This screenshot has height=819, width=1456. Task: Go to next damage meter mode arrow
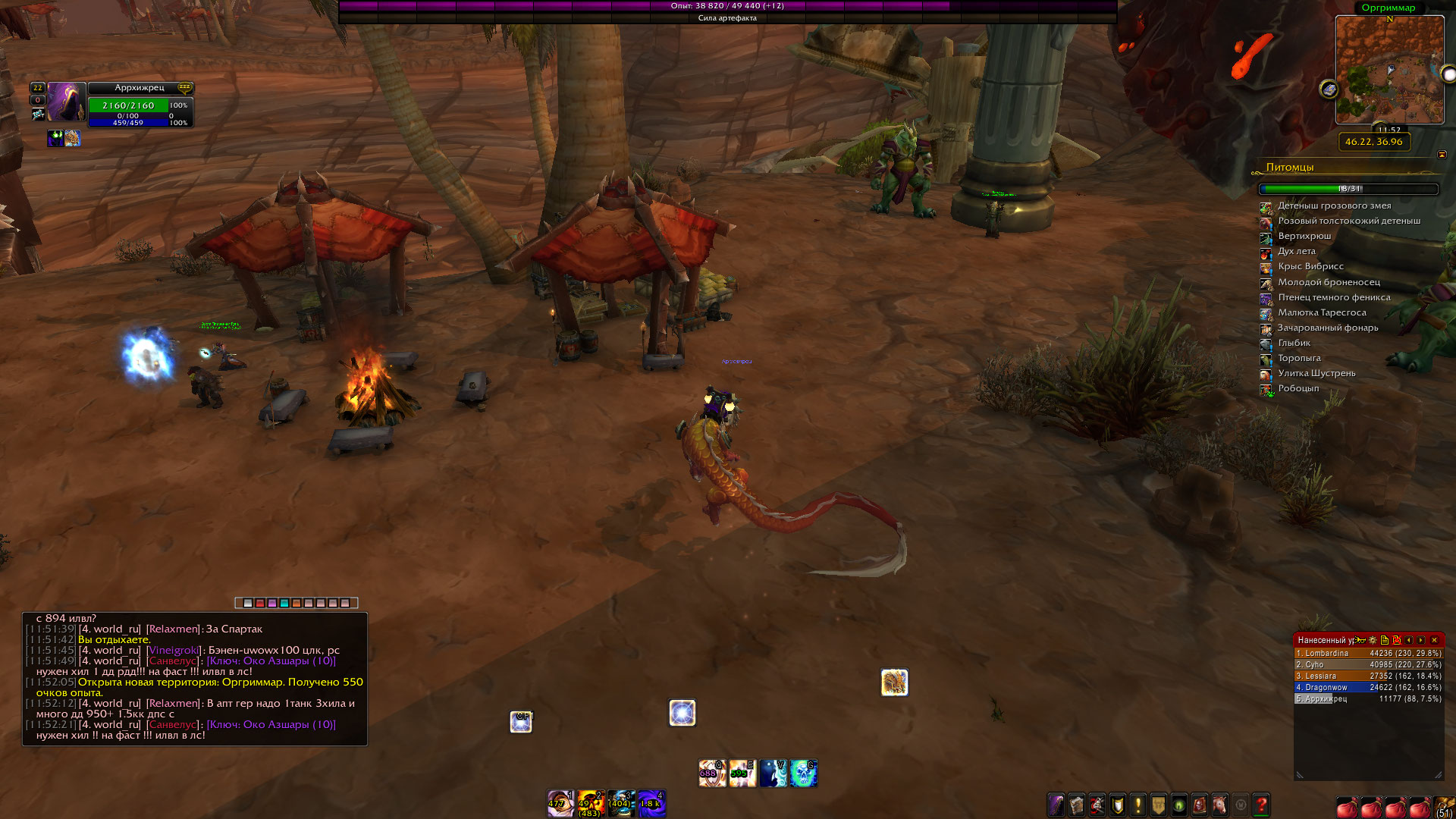tap(1421, 640)
